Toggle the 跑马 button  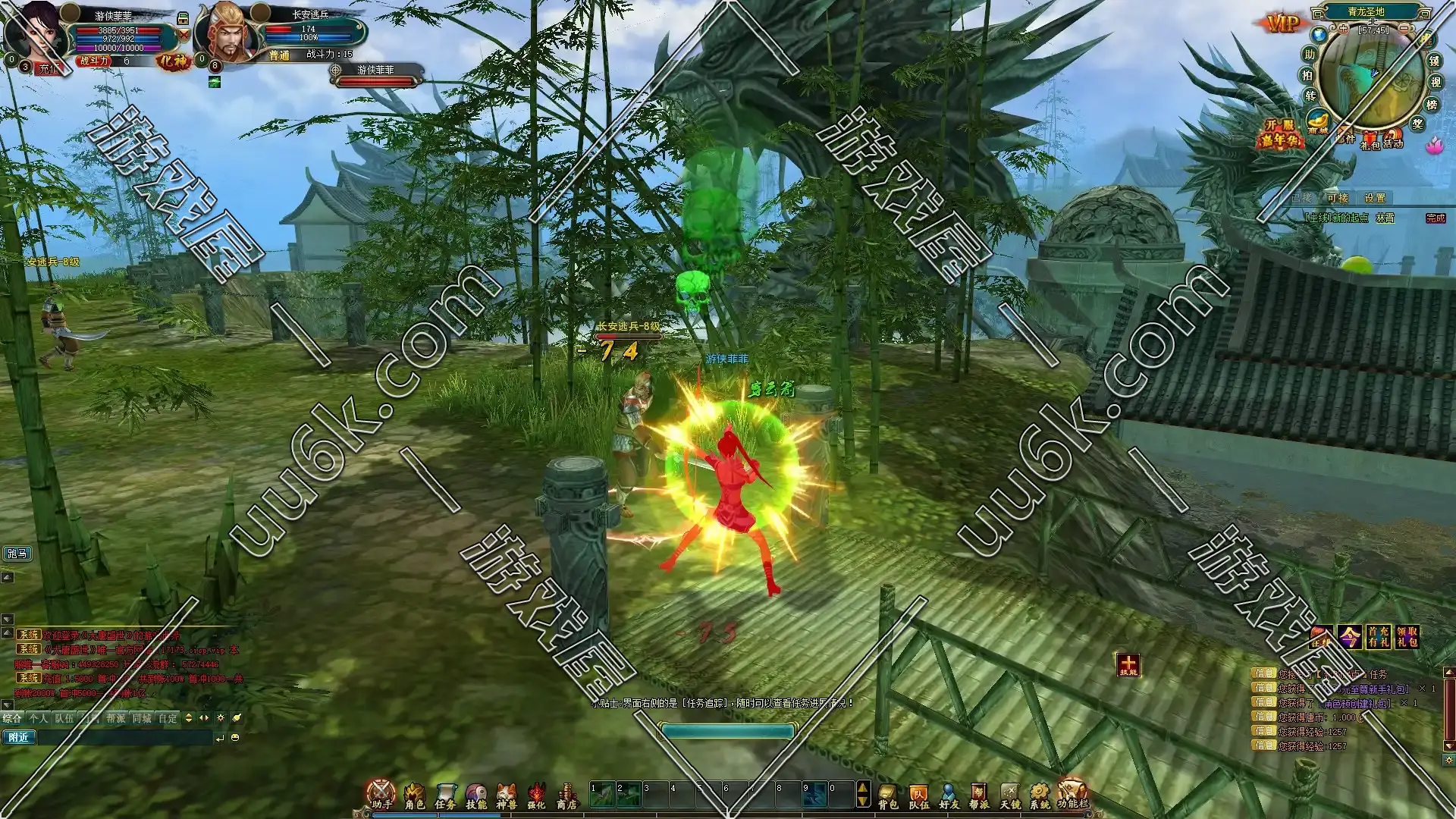[x=17, y=554]
